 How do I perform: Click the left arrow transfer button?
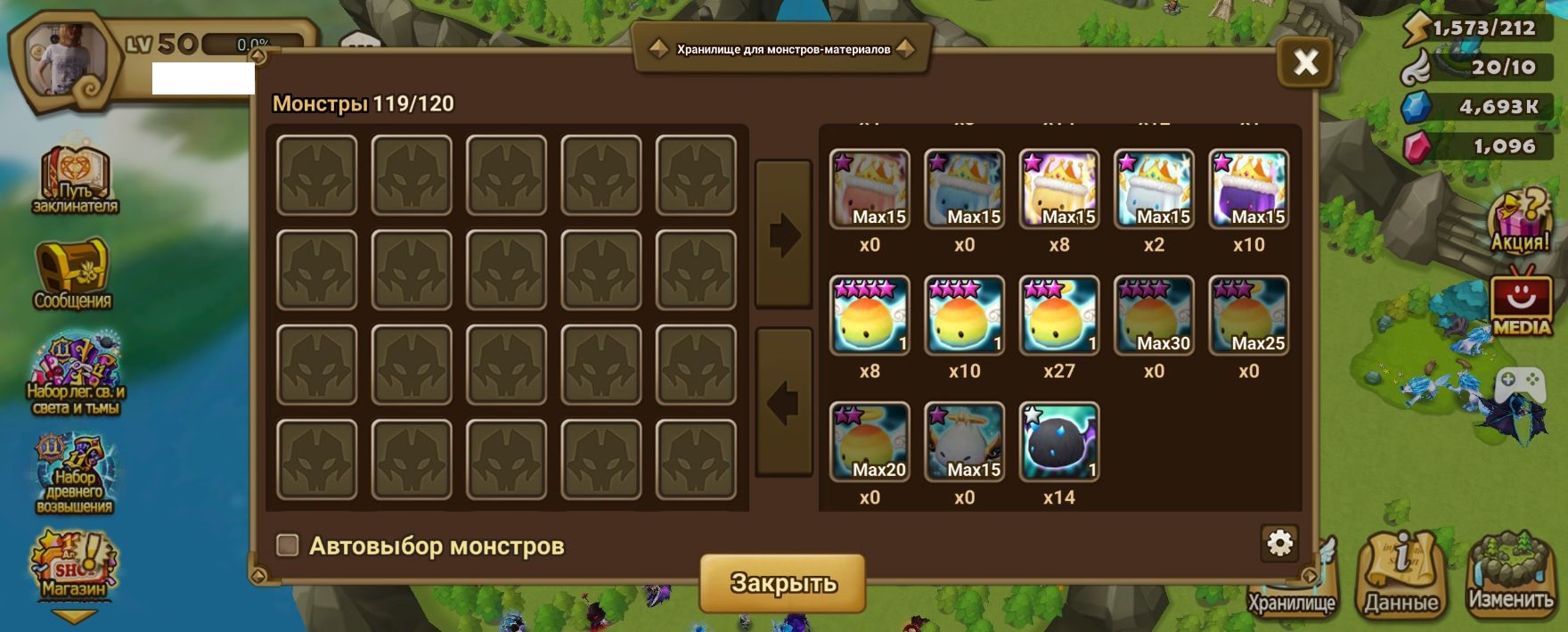click(x=784, y=403)
